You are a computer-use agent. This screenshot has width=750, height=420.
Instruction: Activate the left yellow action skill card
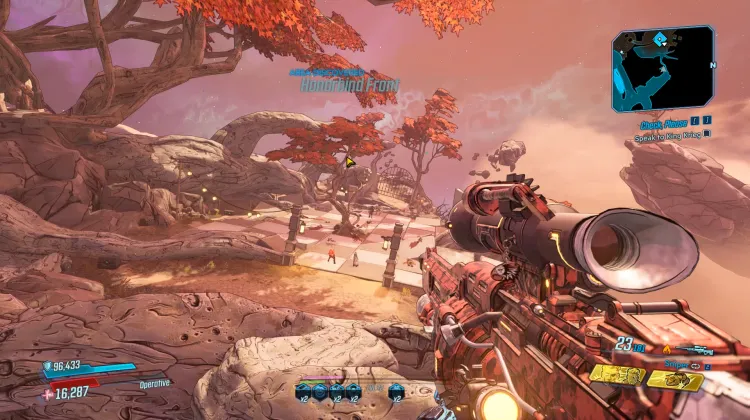click(617, 375)
